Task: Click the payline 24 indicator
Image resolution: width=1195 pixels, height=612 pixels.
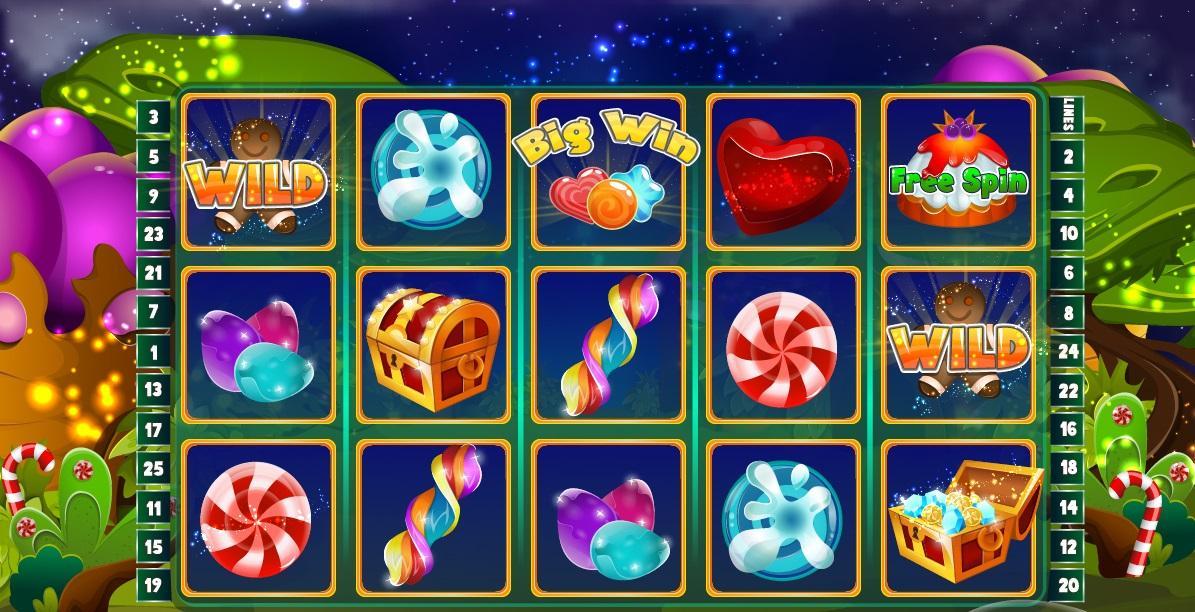Action: tap(1068, 351)
